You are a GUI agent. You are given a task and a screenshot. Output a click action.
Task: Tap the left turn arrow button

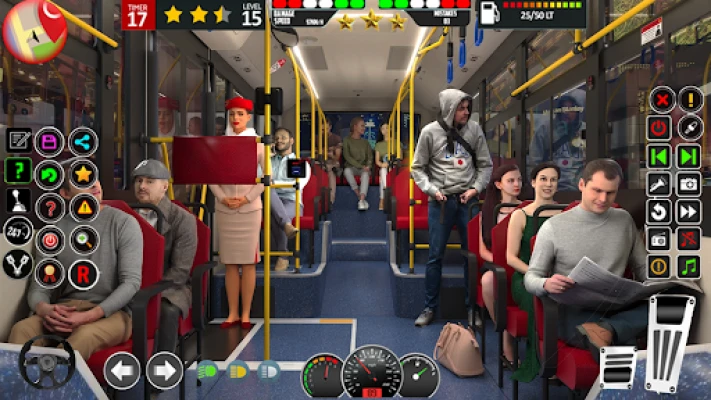click(122, 371)
